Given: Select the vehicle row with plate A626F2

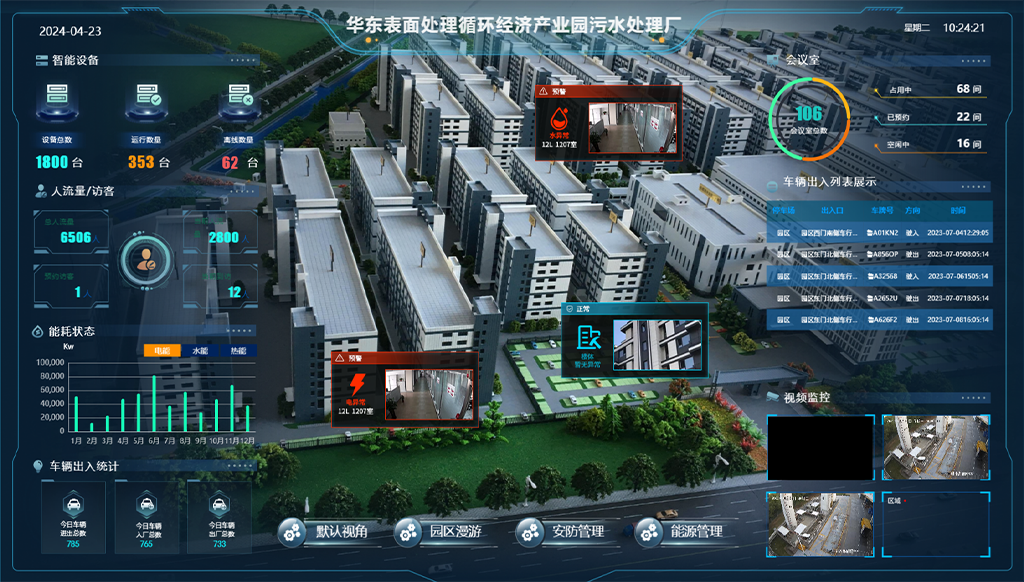Looking at the screenshot, I should (x=879, y=320).
